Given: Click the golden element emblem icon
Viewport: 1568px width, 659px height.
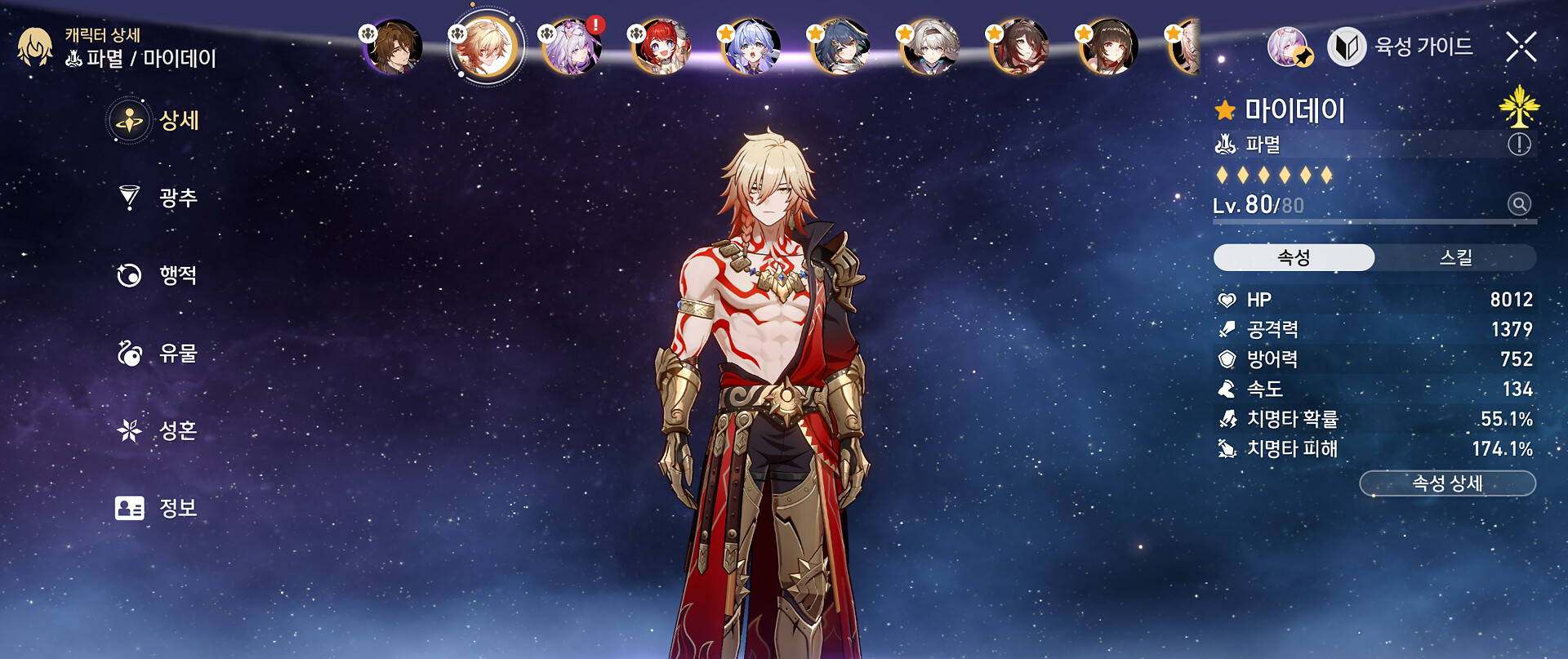Looking at the screenshot, I should [1519, 106].
